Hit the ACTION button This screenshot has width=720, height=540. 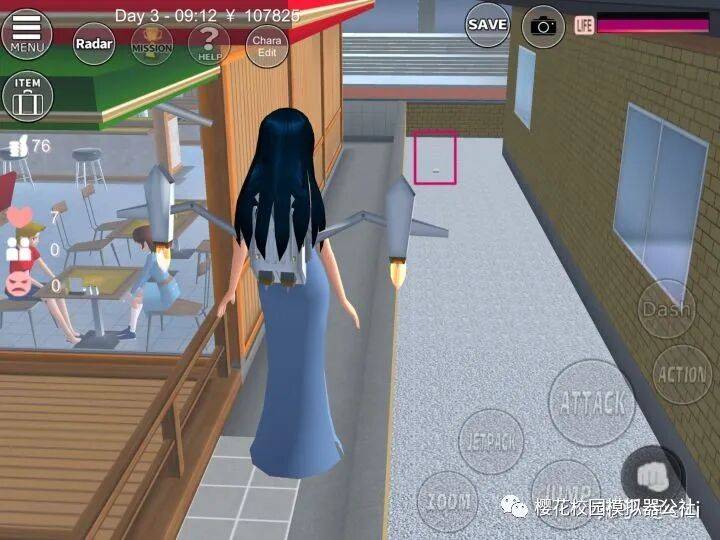(x=683, y=374)
